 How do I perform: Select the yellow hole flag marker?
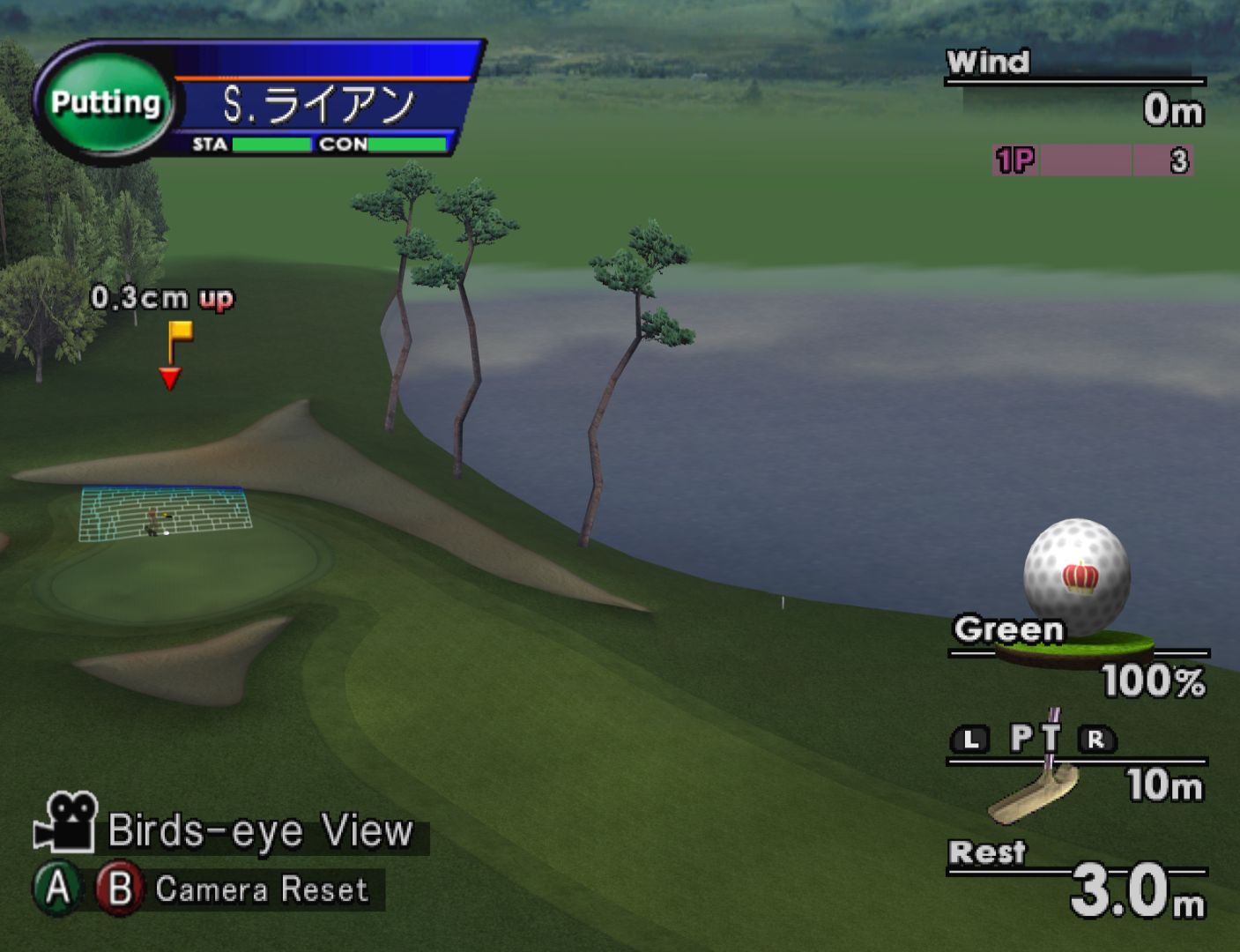click(179, 335)
